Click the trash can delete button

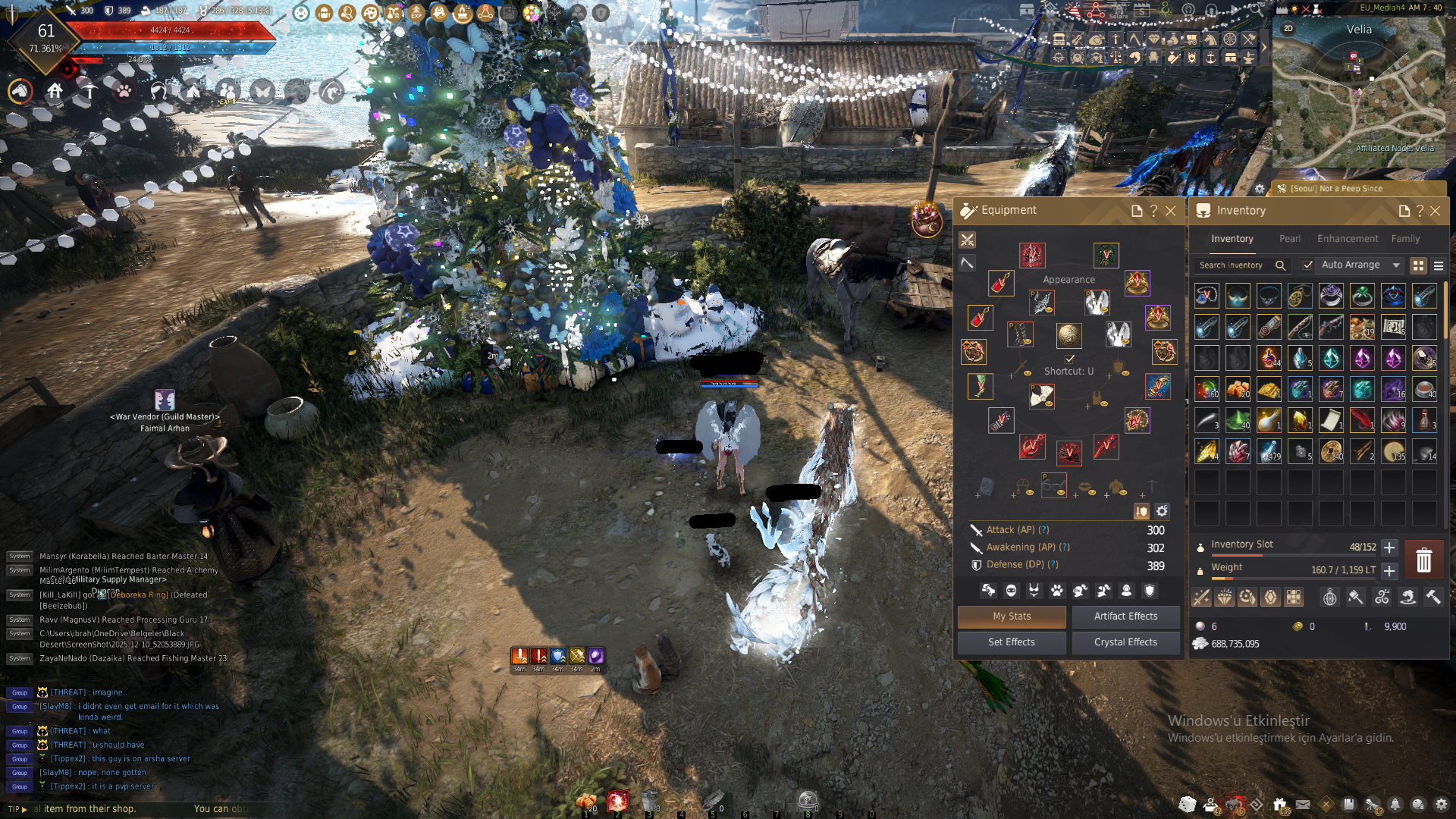(1423, 560)
